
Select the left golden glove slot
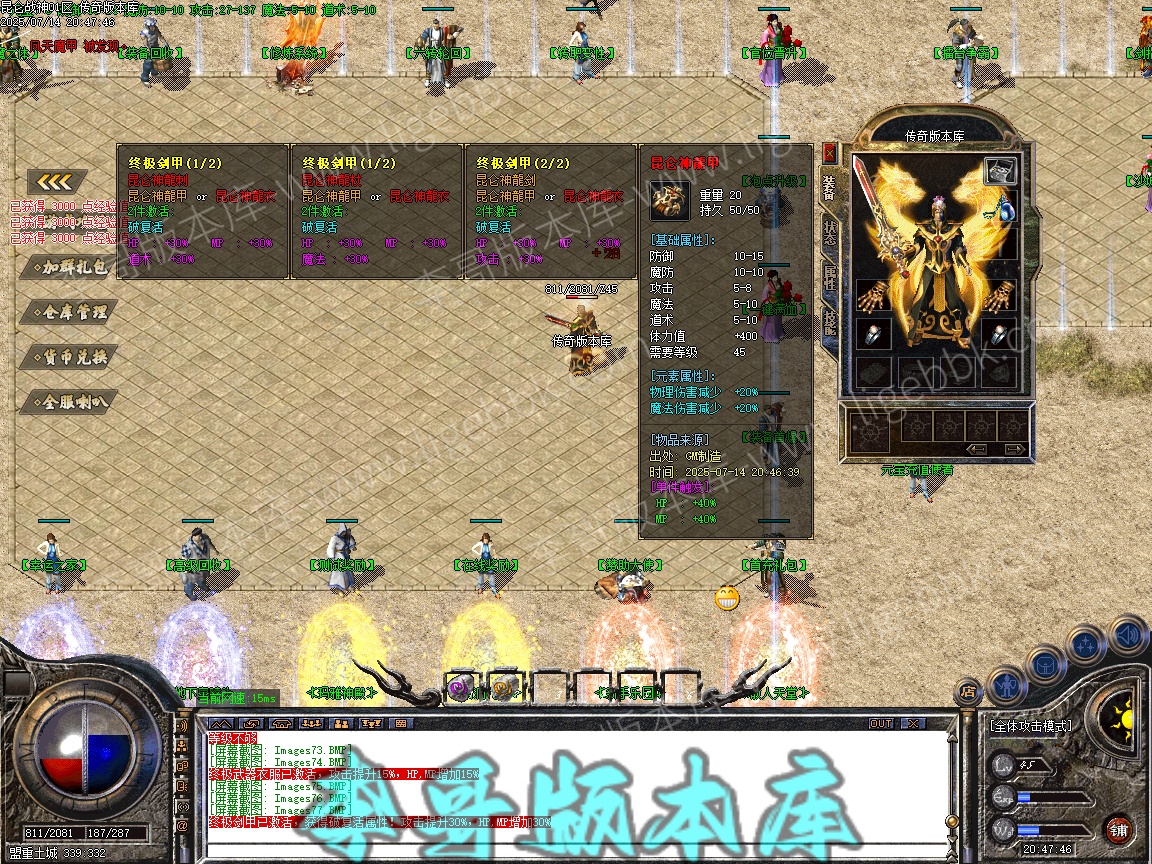point(871,296)
